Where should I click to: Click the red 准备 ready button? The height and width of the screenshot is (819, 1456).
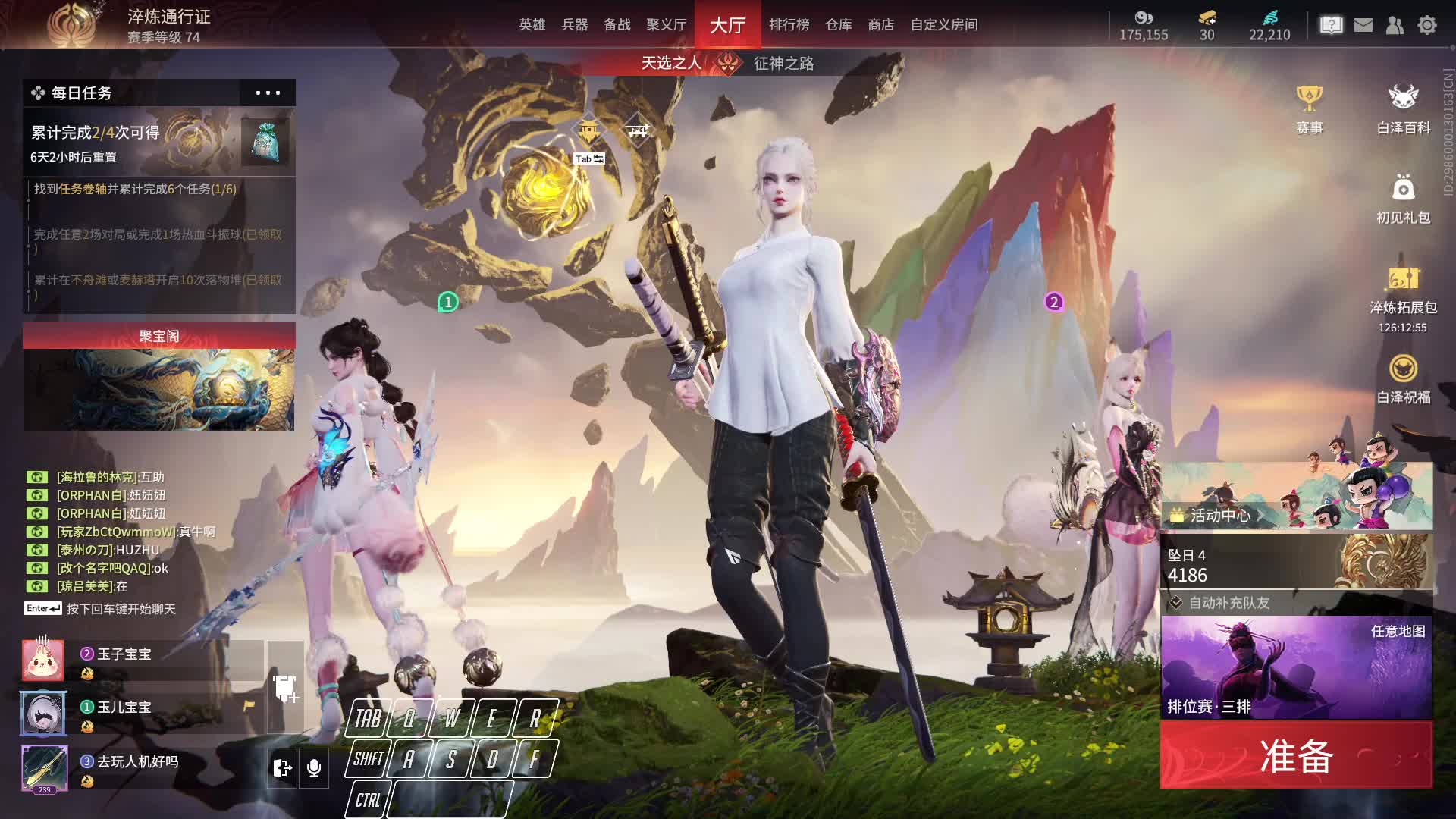[1296, 755]
